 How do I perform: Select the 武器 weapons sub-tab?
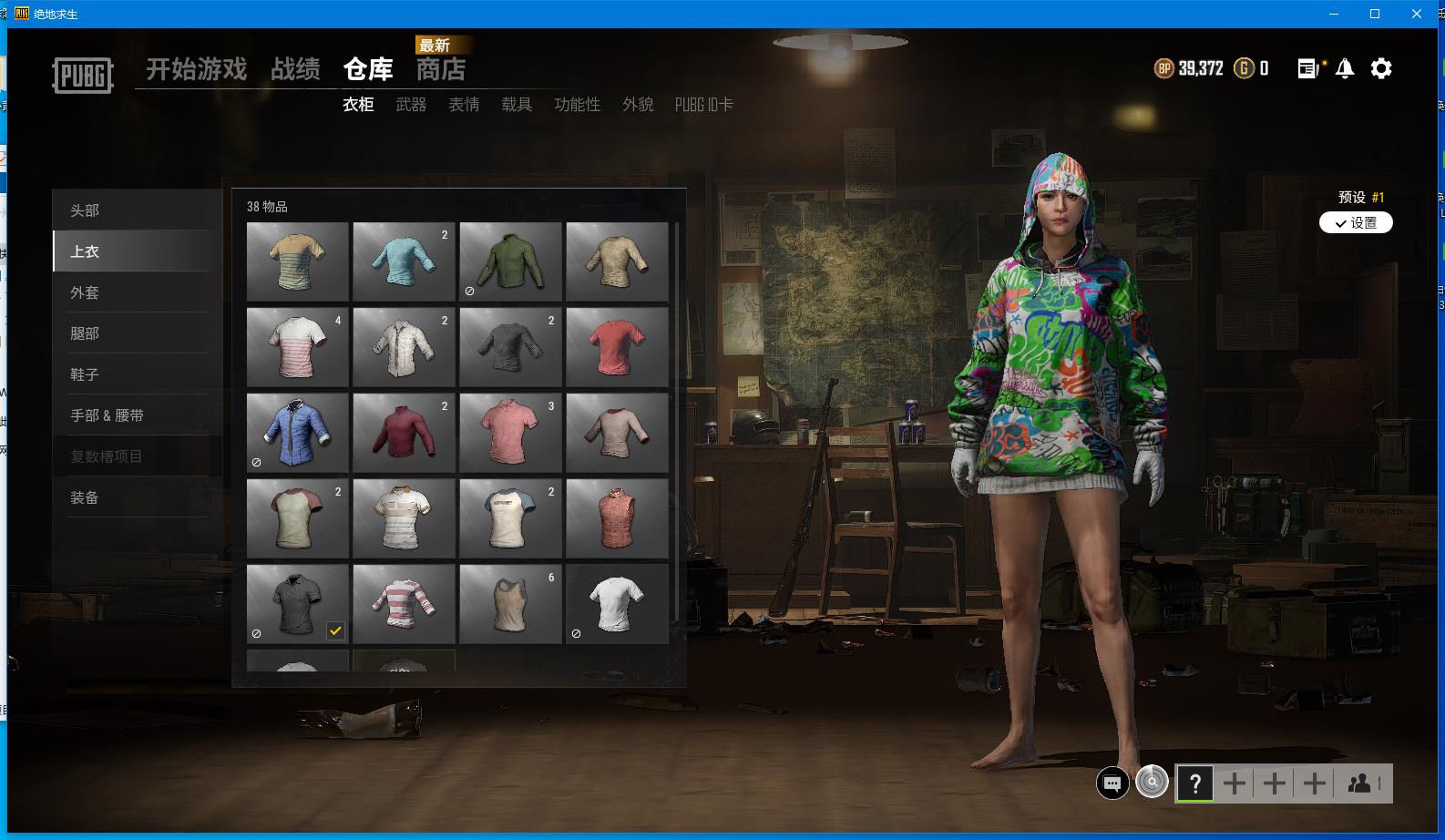pos(411,105)
